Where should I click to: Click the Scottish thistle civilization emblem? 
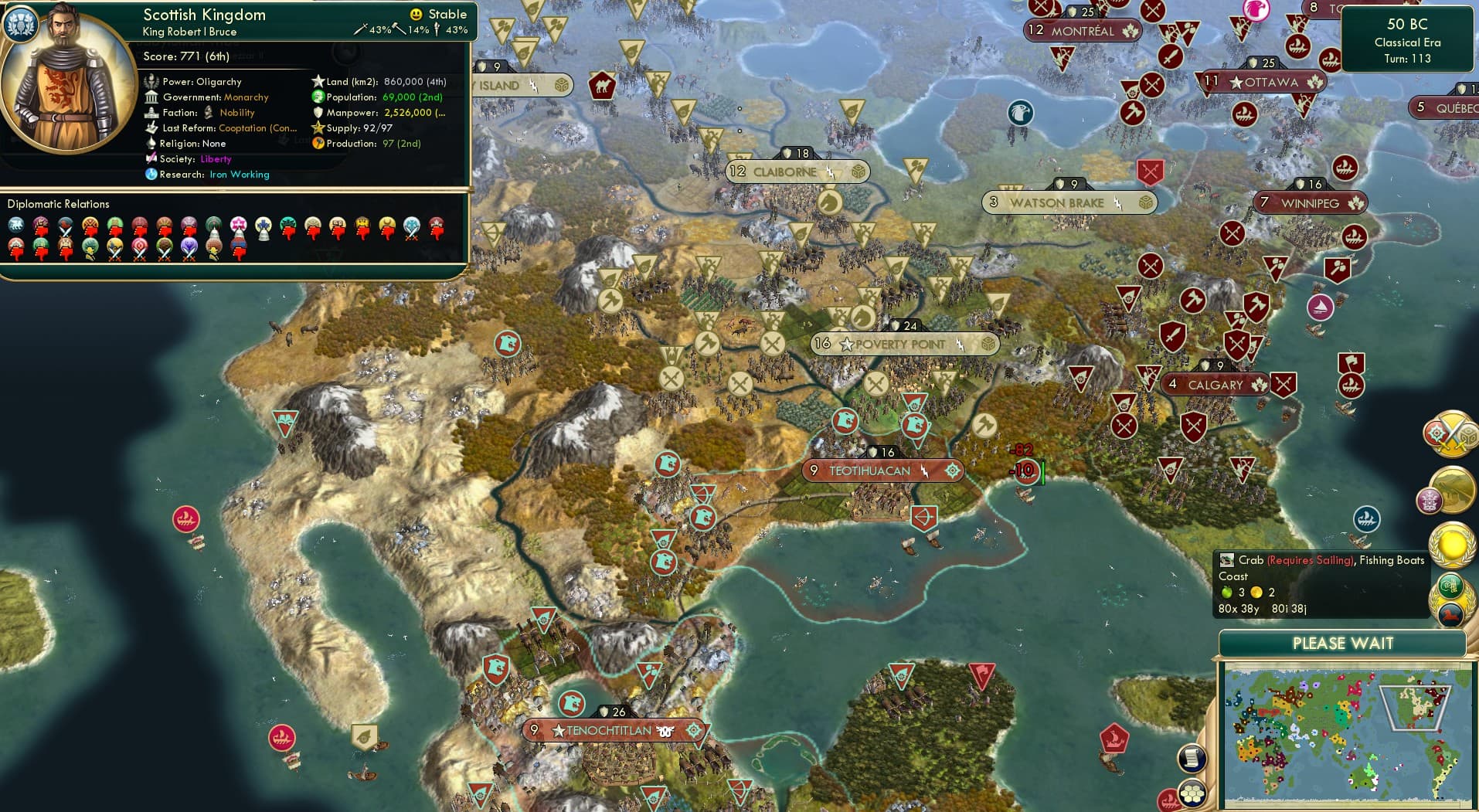pyautogui.click(x=19, y=25)
